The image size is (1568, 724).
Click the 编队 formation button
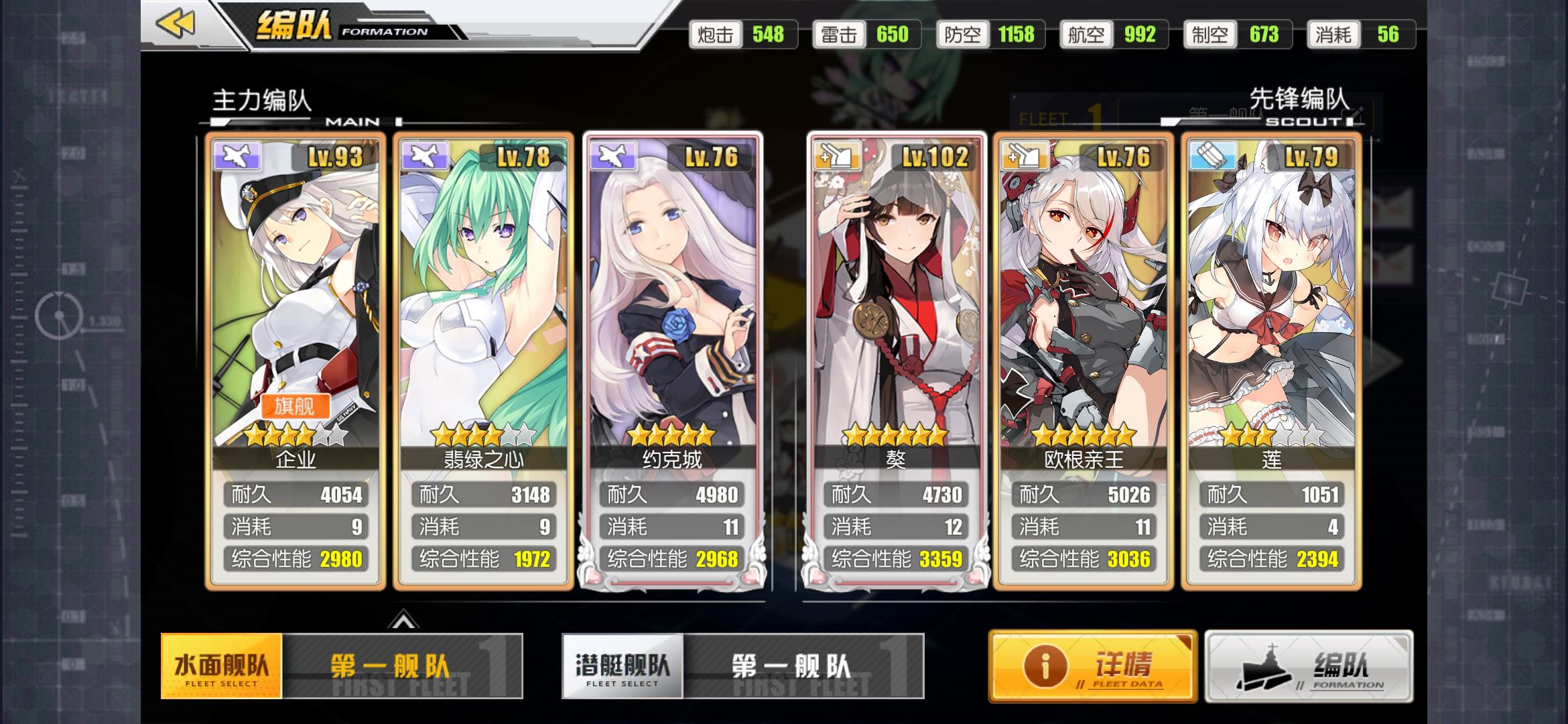[1309, 666]
